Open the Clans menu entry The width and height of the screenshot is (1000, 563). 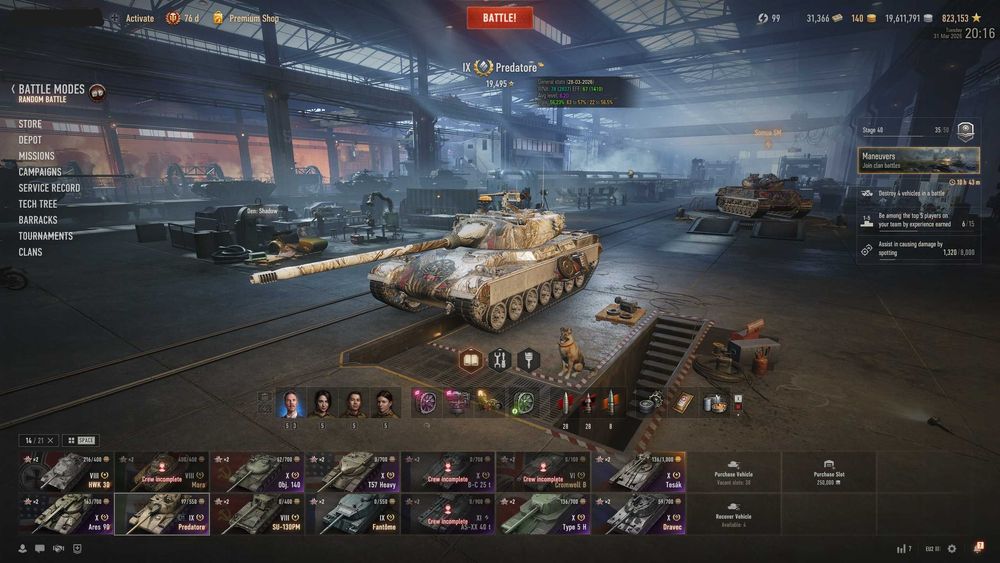(30, 252)
